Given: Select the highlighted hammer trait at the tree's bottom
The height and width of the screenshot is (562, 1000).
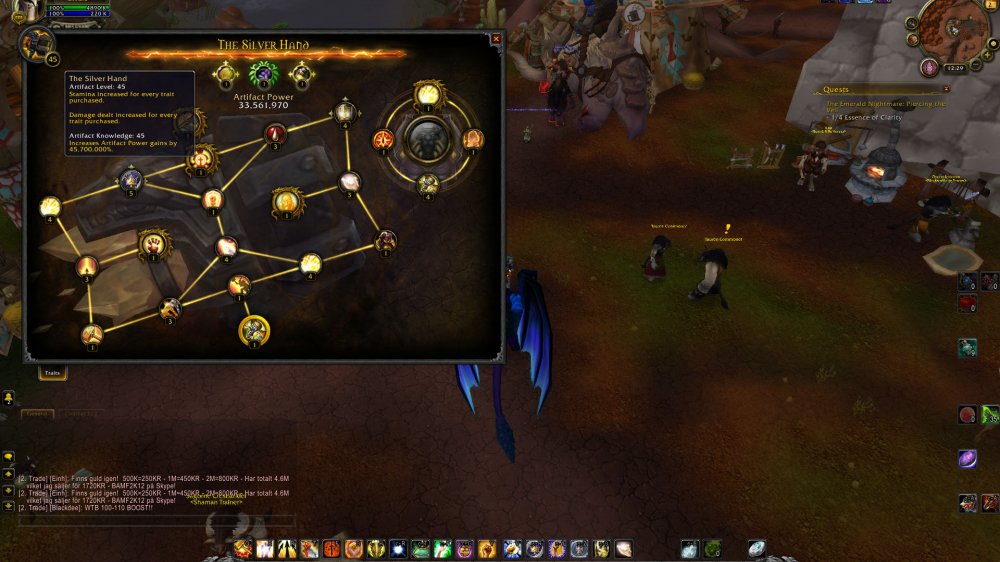Looking at the screenshot, I should click(254, 328).
